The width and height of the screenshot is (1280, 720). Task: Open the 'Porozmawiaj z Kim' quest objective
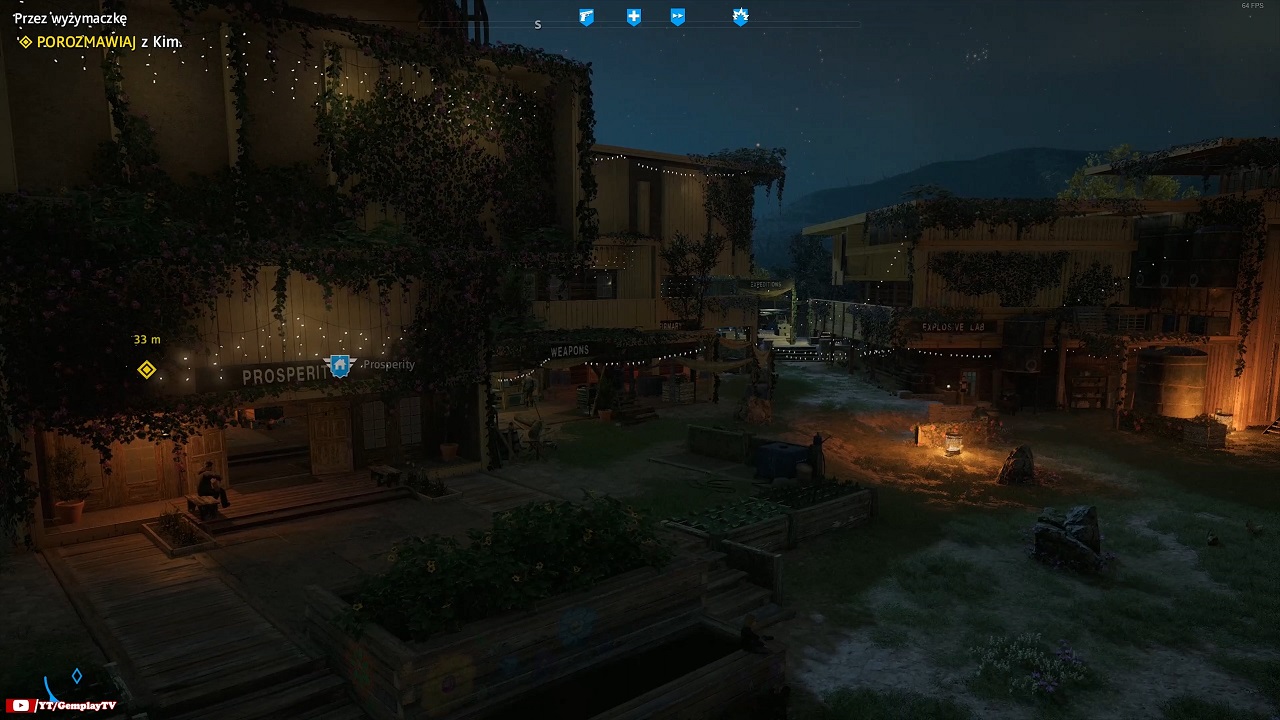[x=100, y=42]
